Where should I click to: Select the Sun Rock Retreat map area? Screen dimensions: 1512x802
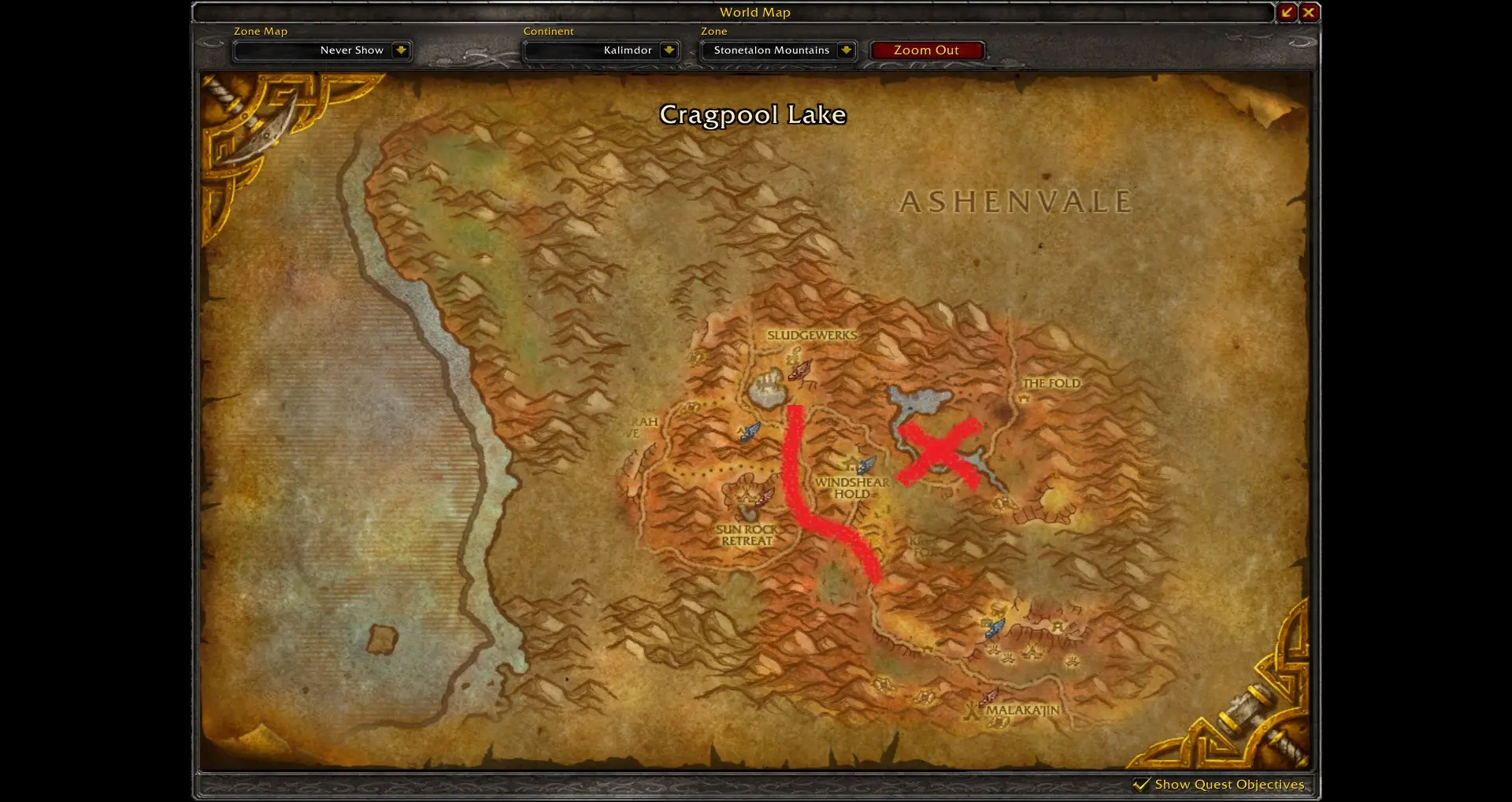coord(747,535)
